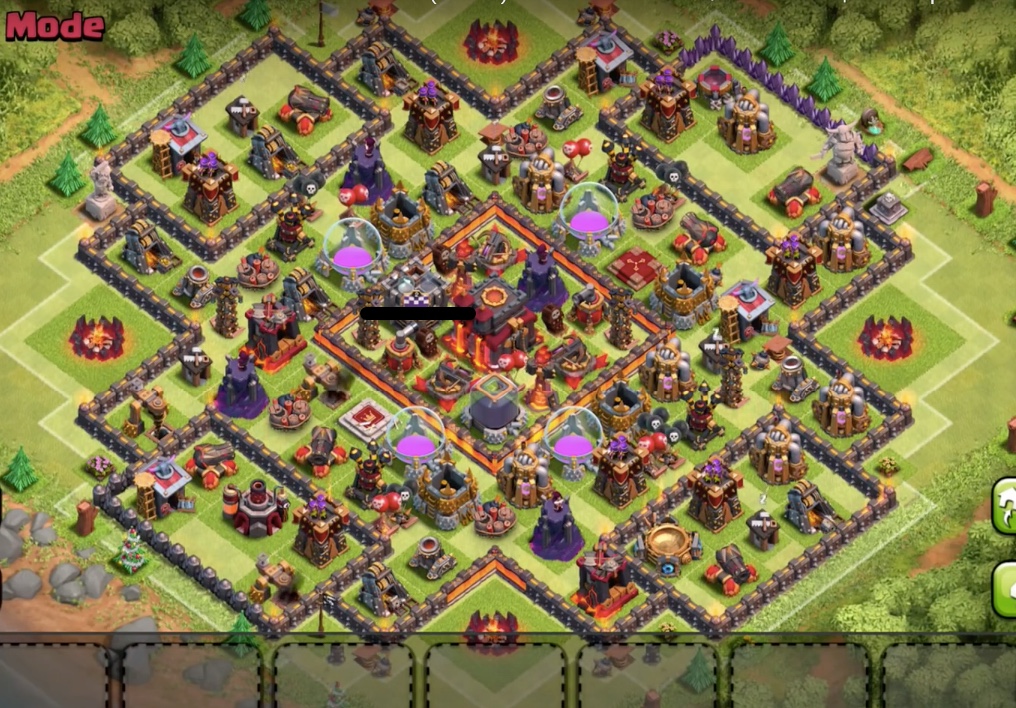Tap the green button beneath the arrow button
Image resolution: width=1016 pixels, height=708 pixels.
[x=1005, y=588]
